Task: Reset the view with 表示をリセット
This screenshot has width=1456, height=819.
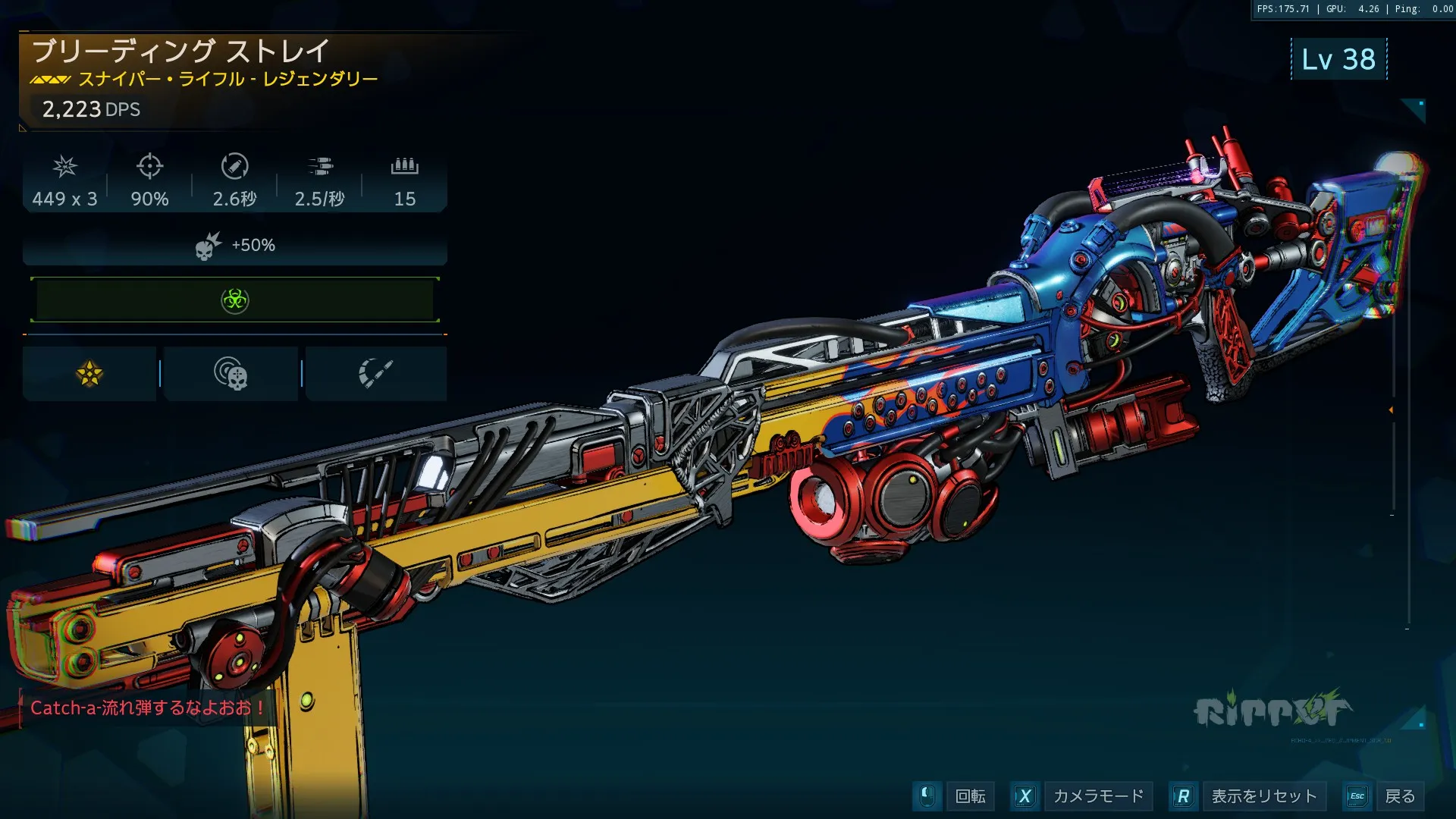Action: (x=1263, y=796)
